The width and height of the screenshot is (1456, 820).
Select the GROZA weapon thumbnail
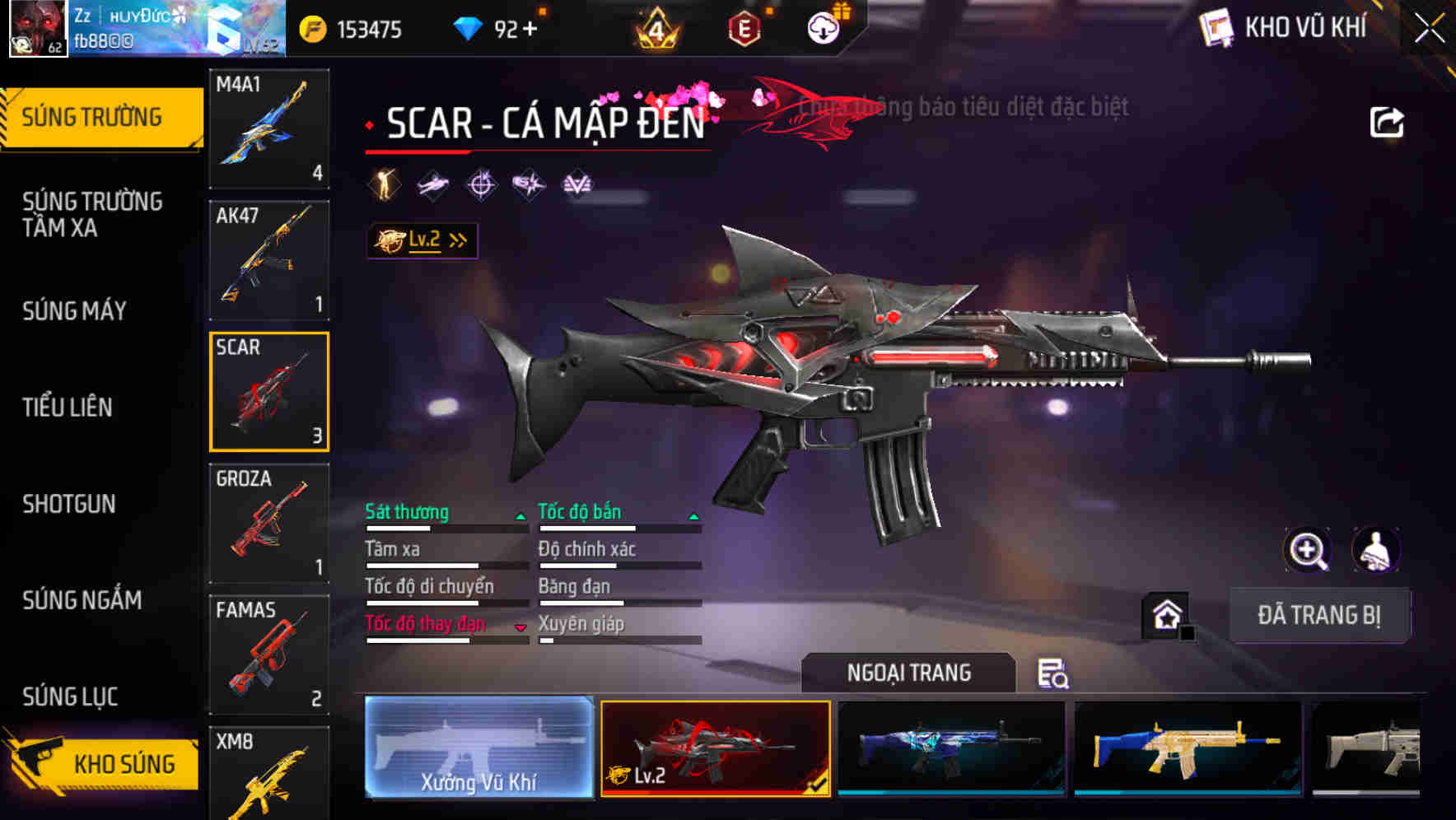click(268, 523)
